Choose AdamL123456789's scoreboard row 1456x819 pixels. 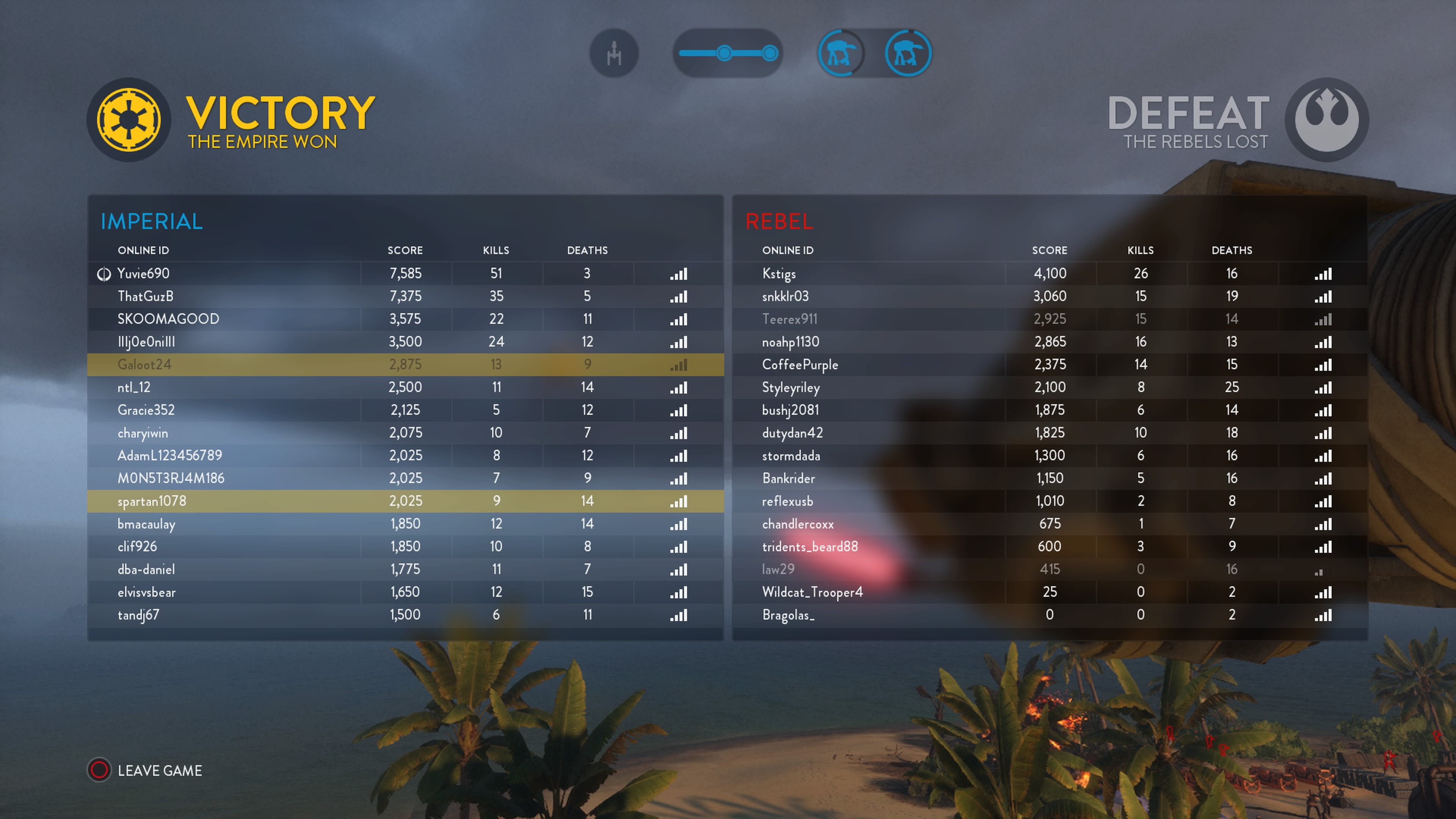tap(169, 455)
